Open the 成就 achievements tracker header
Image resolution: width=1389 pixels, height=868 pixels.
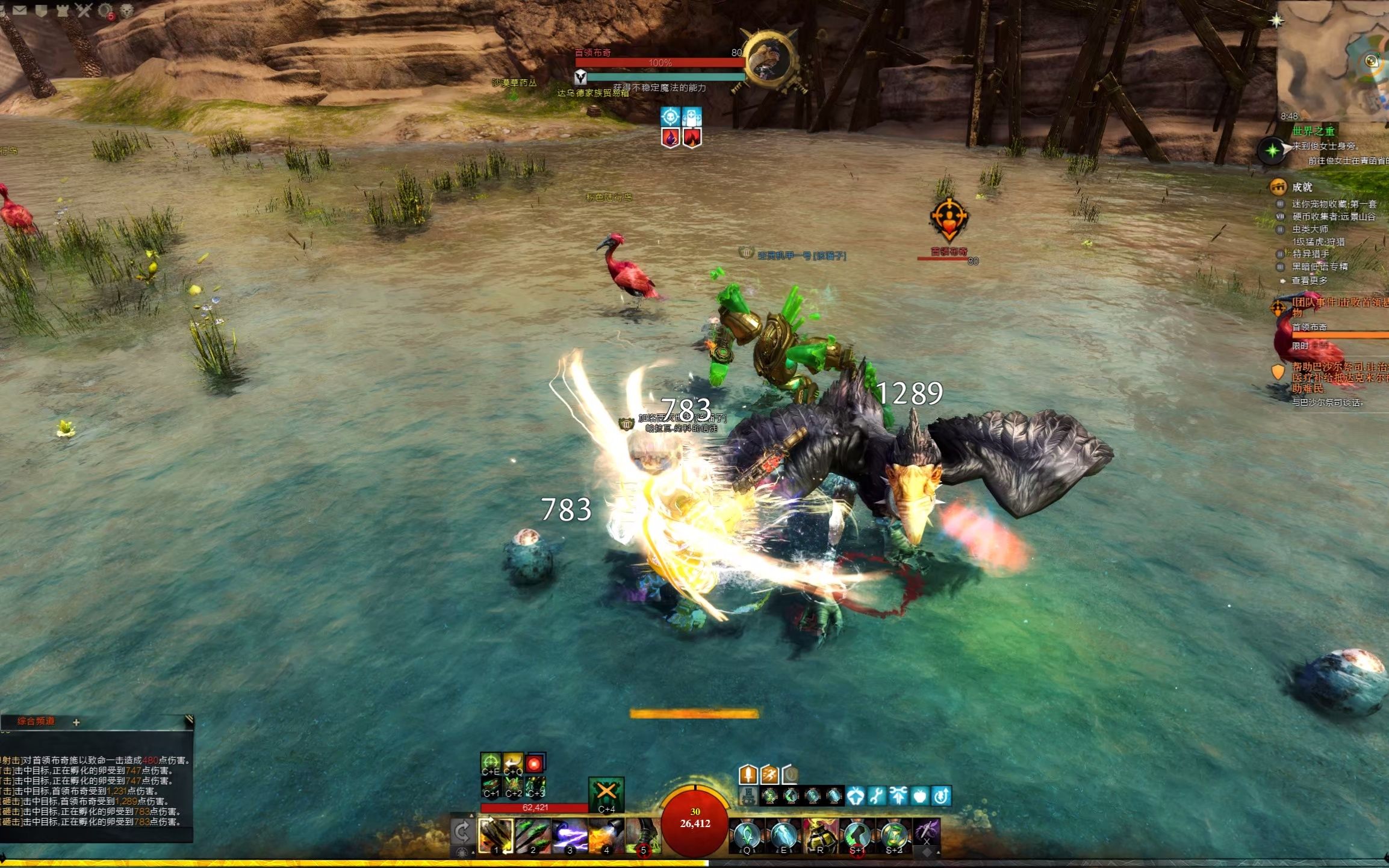click(1302, 187)
